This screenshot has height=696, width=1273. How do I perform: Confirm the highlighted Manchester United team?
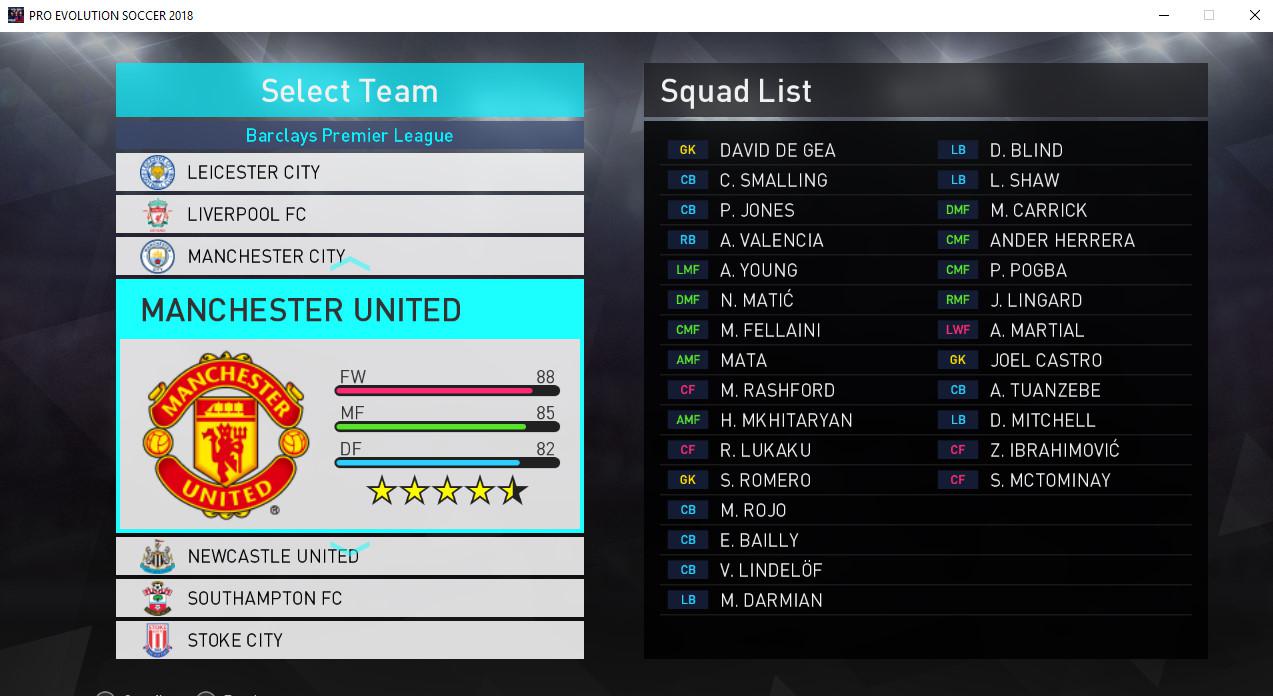[x=349, y=405]
